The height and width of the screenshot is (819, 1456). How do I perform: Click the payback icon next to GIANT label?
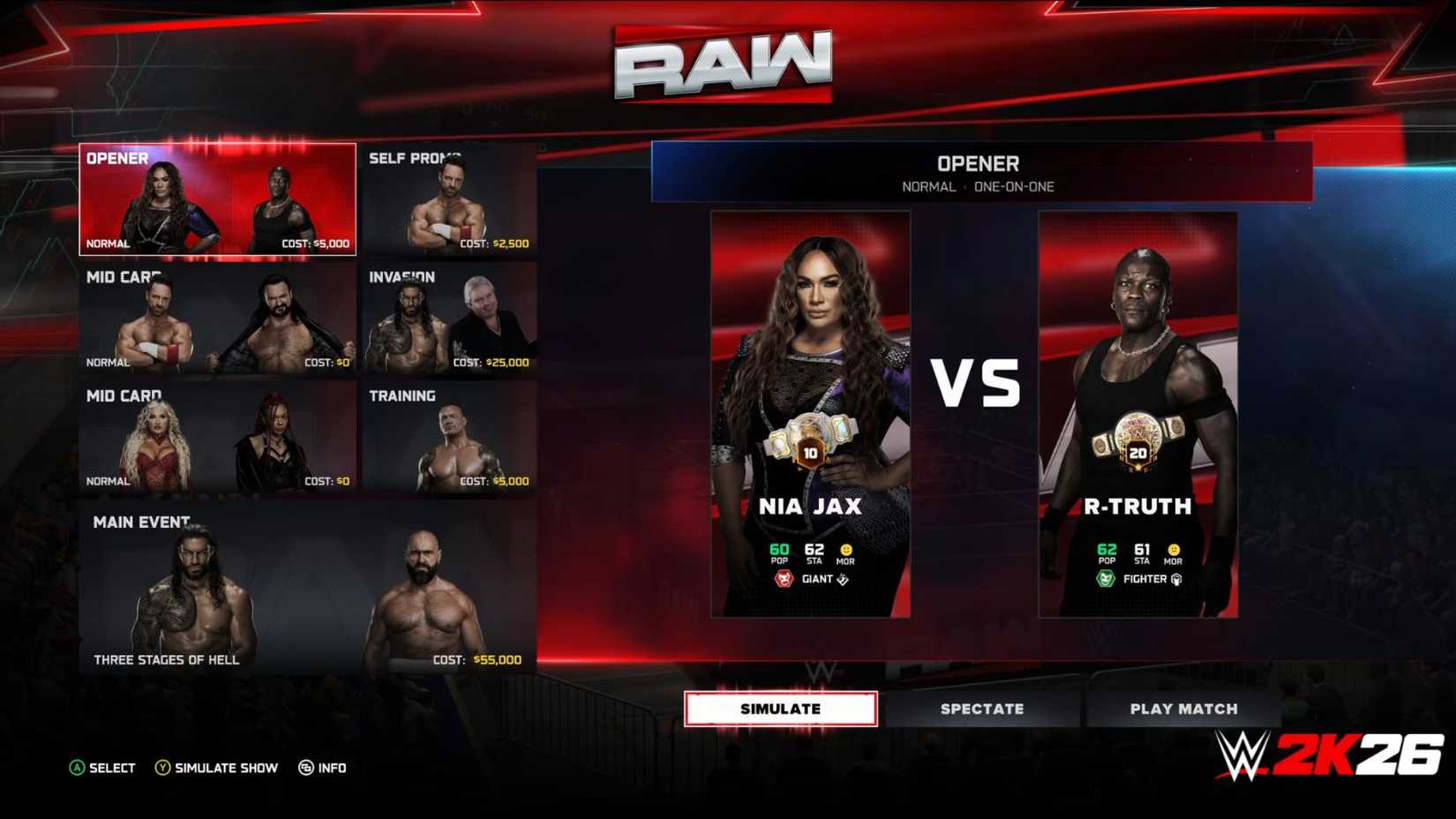pyautogui.click(x=841, y=579)
